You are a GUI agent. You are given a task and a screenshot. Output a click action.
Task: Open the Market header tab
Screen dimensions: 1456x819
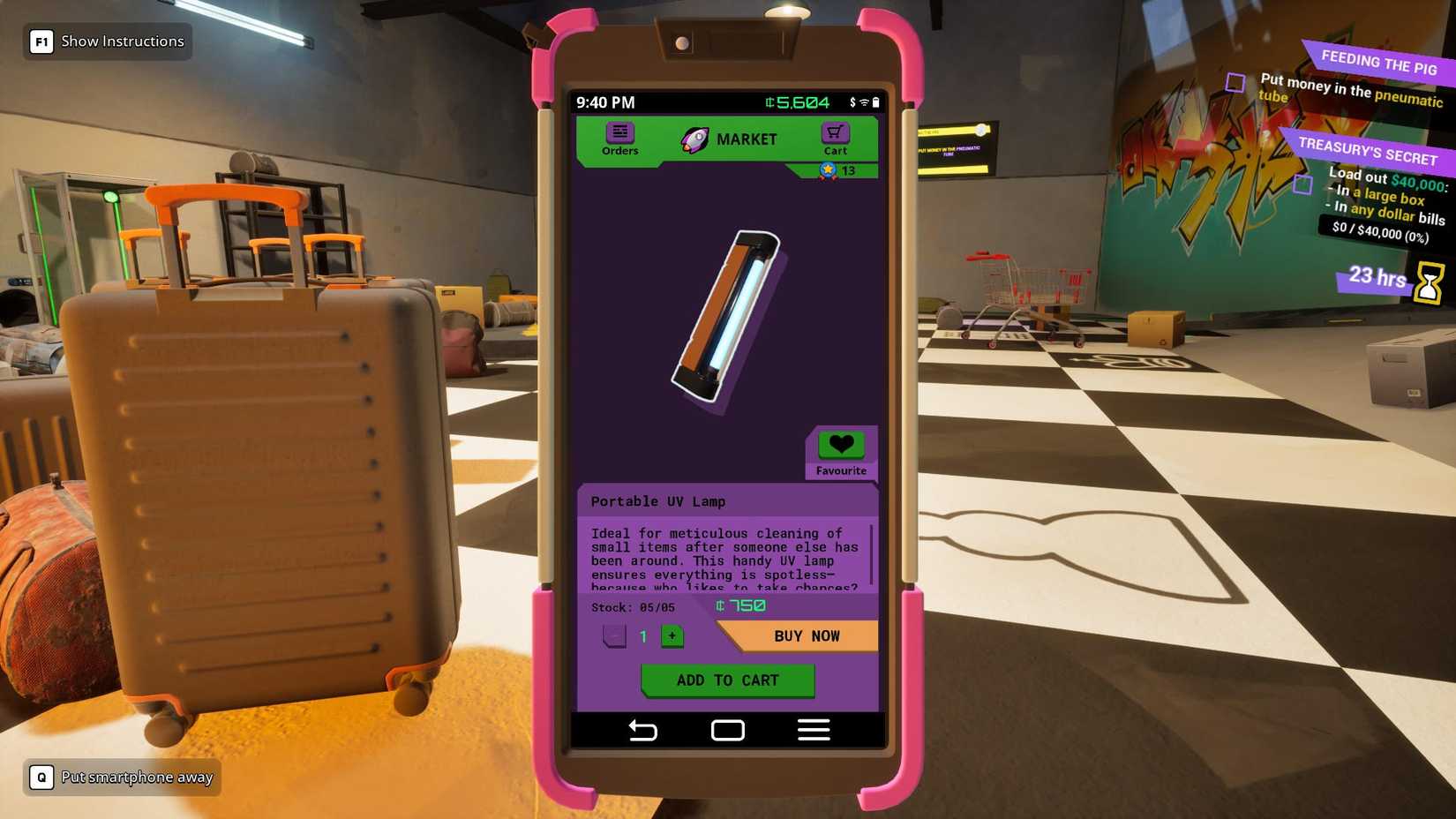(747, 138)
